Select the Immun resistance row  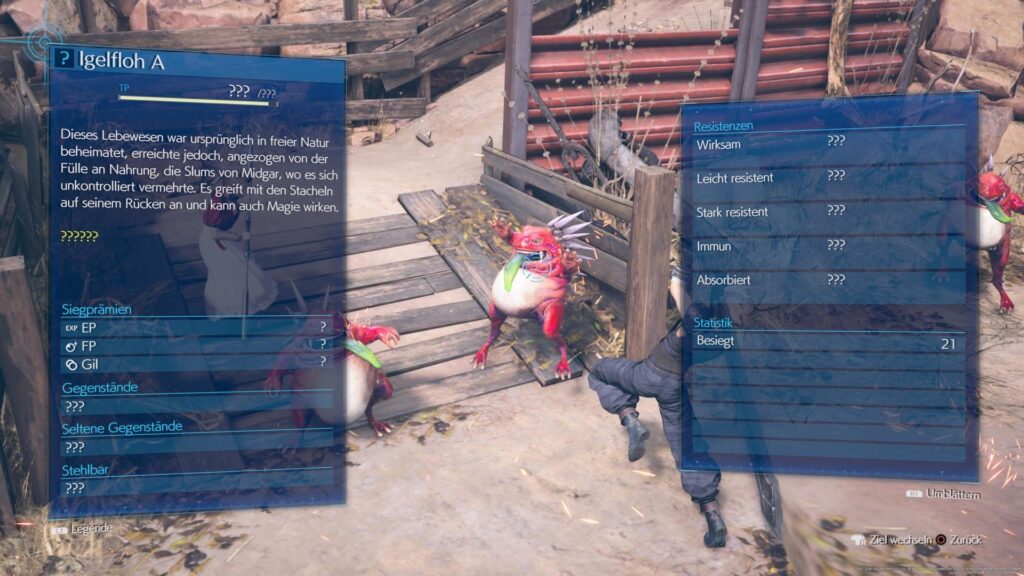(828, 246)
